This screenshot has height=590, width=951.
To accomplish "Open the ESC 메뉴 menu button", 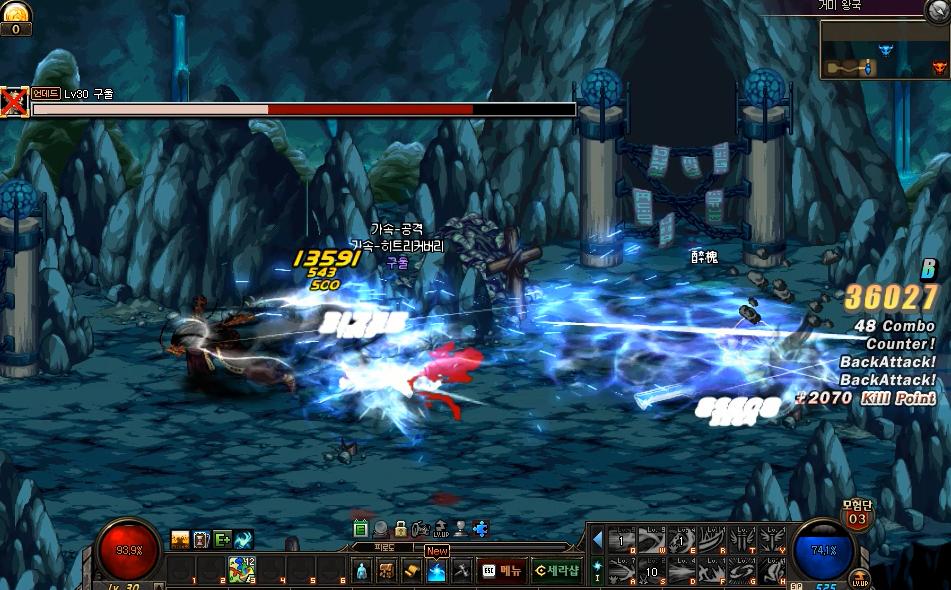I will [501, 571].
